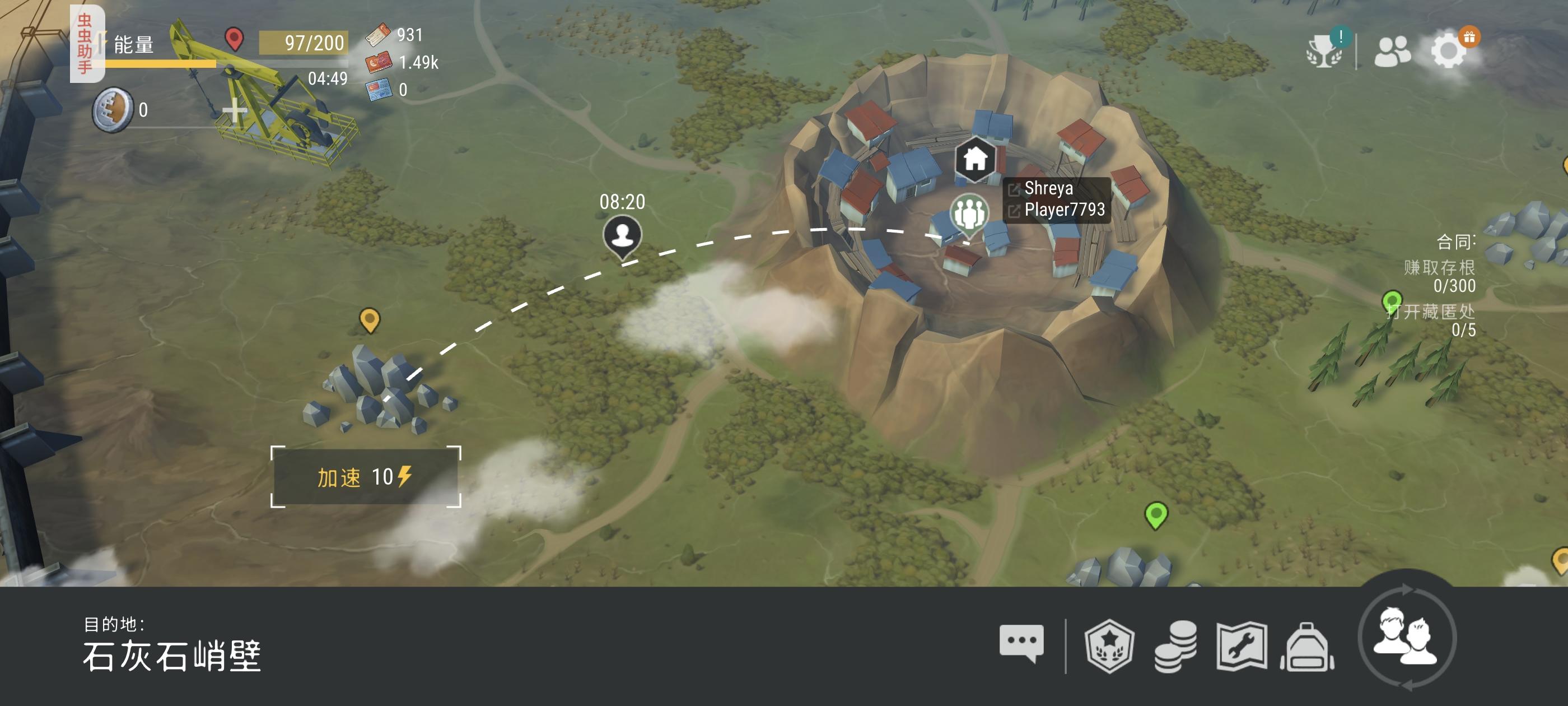Open the chat speech bubble

[x=1021, y=643]
